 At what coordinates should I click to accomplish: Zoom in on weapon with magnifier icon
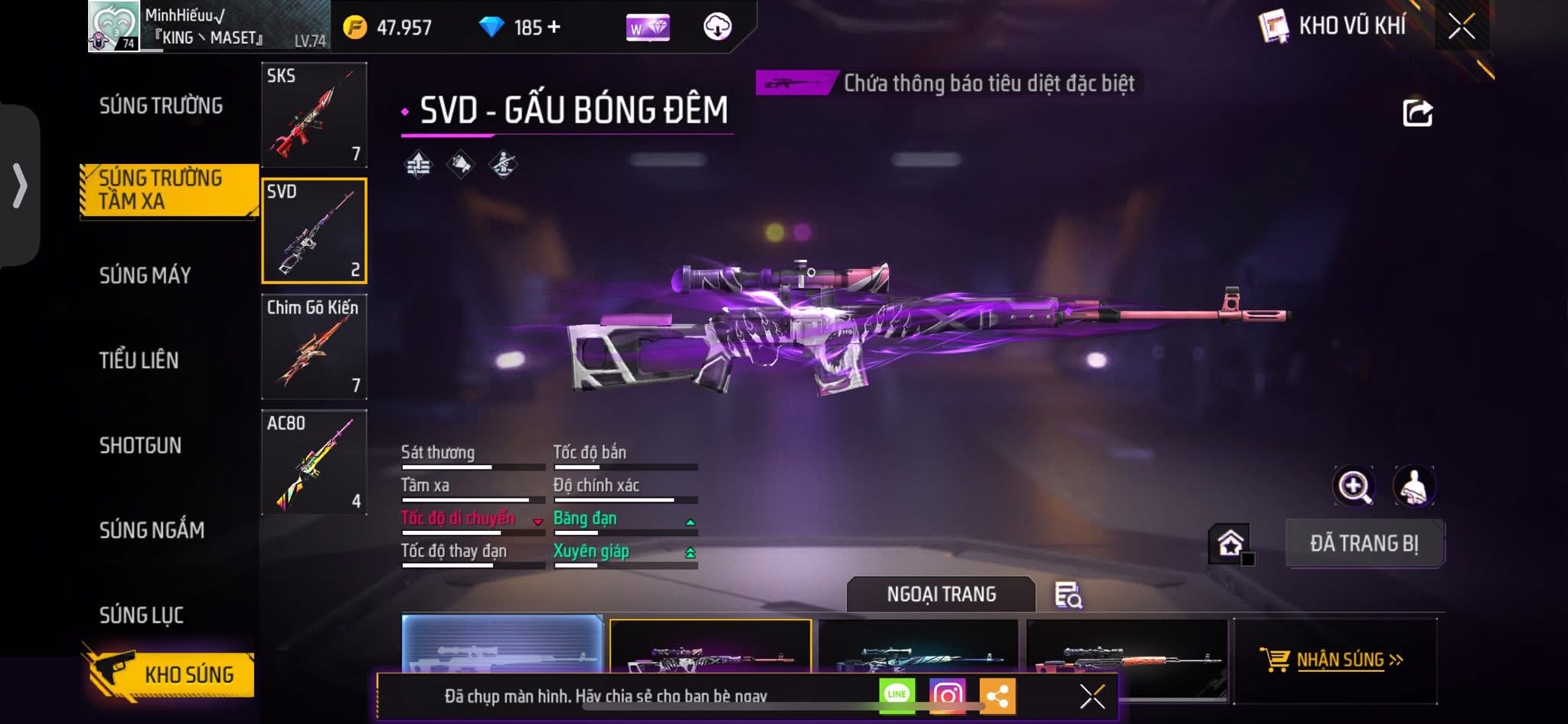click(x=1354, y=486)
